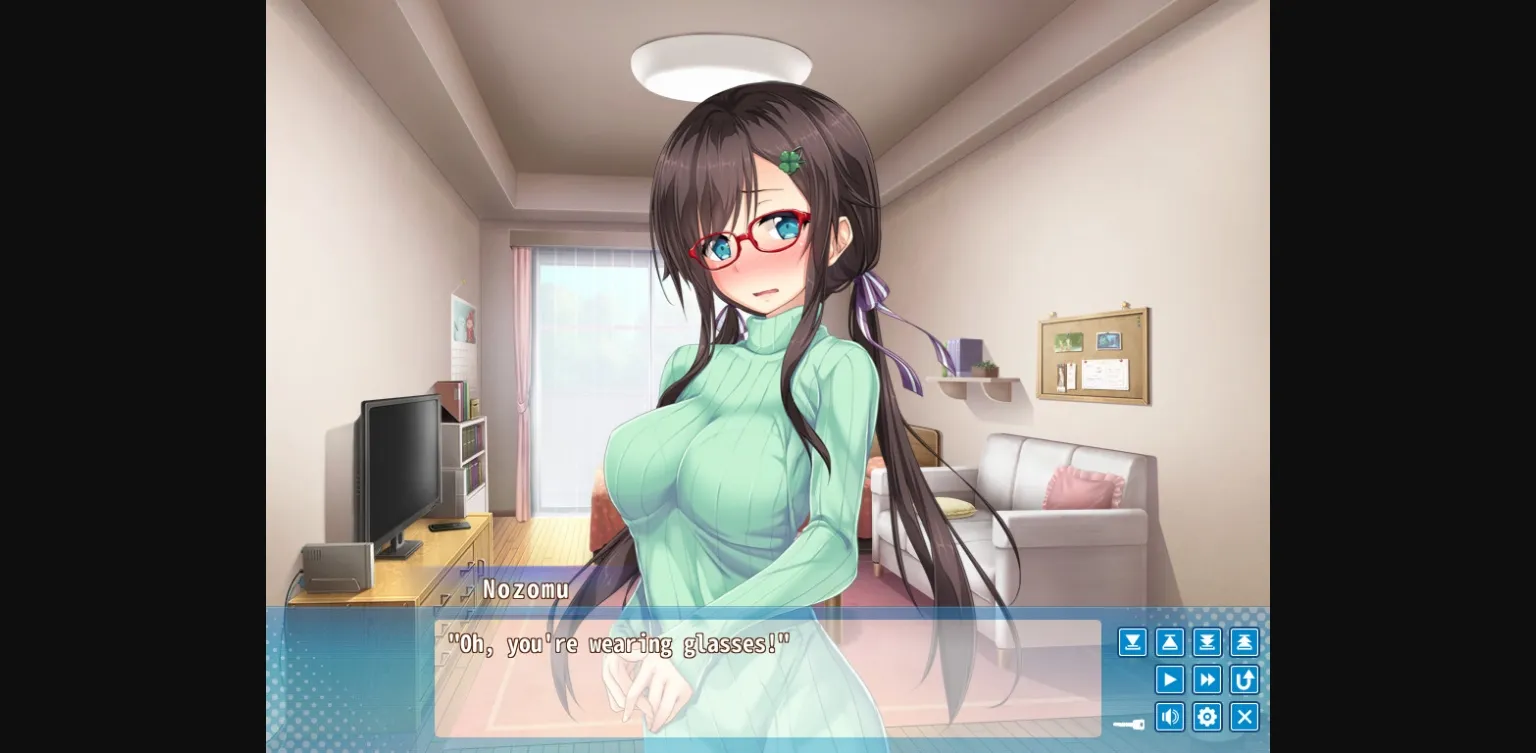Dismiss the quick menu with the X button
1536x753 pixels.
coord(1245,717)
